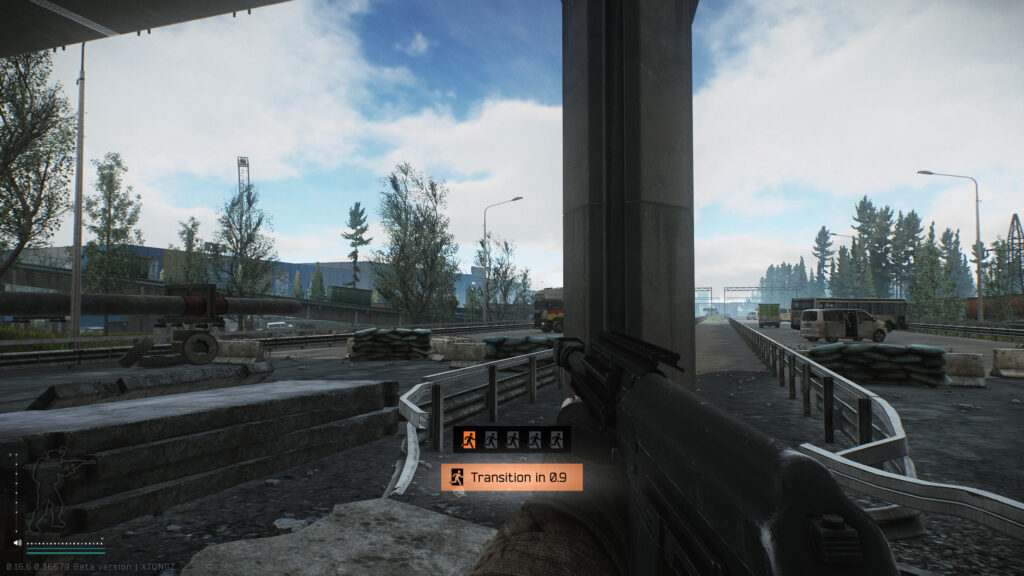This screenshot has height=576, width=1024.
Task: Click the highlighted orange running-man transit icon
Action: coord(468,438)
